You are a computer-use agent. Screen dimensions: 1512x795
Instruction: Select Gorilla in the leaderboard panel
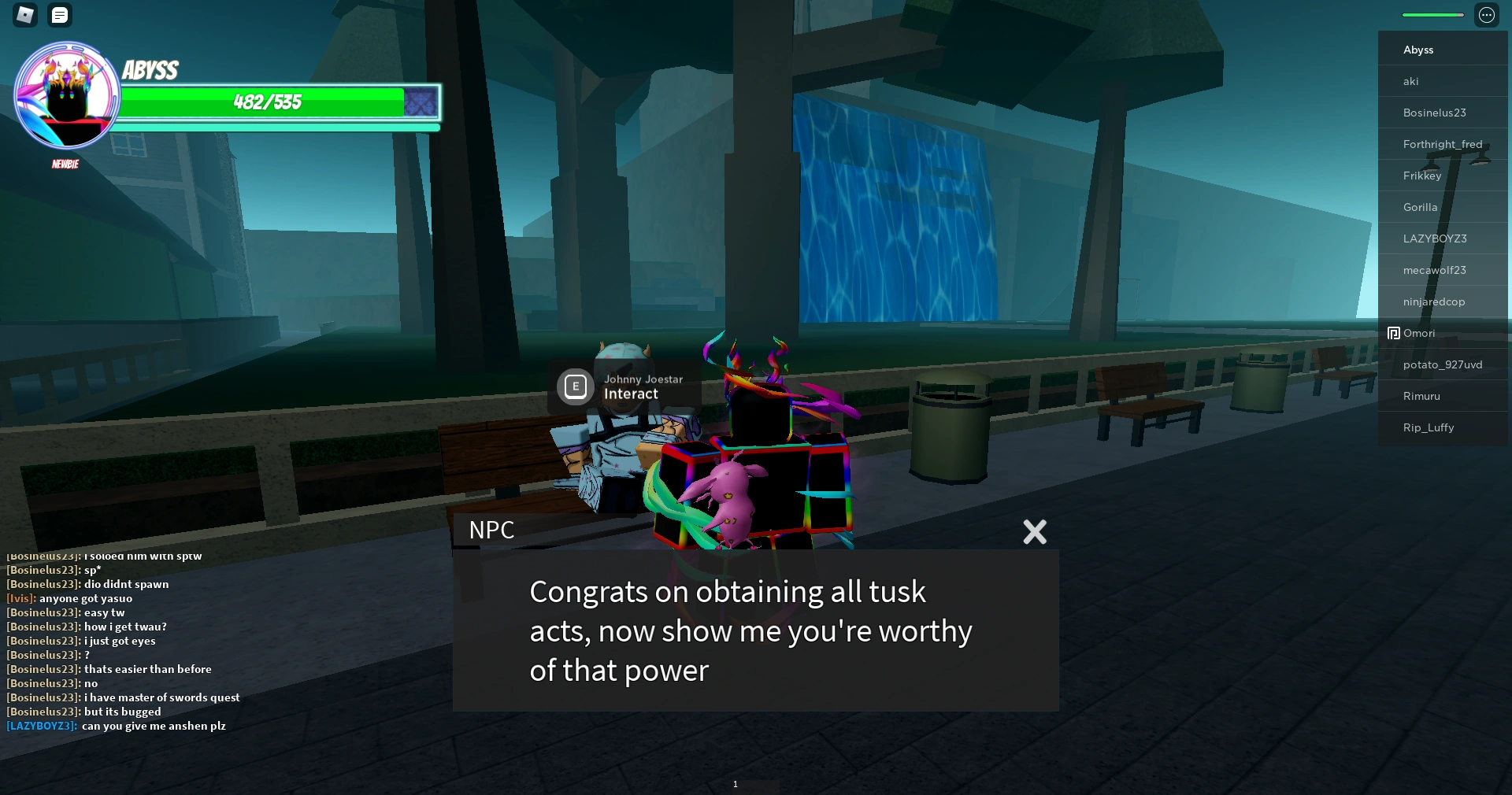(1421, 207)
